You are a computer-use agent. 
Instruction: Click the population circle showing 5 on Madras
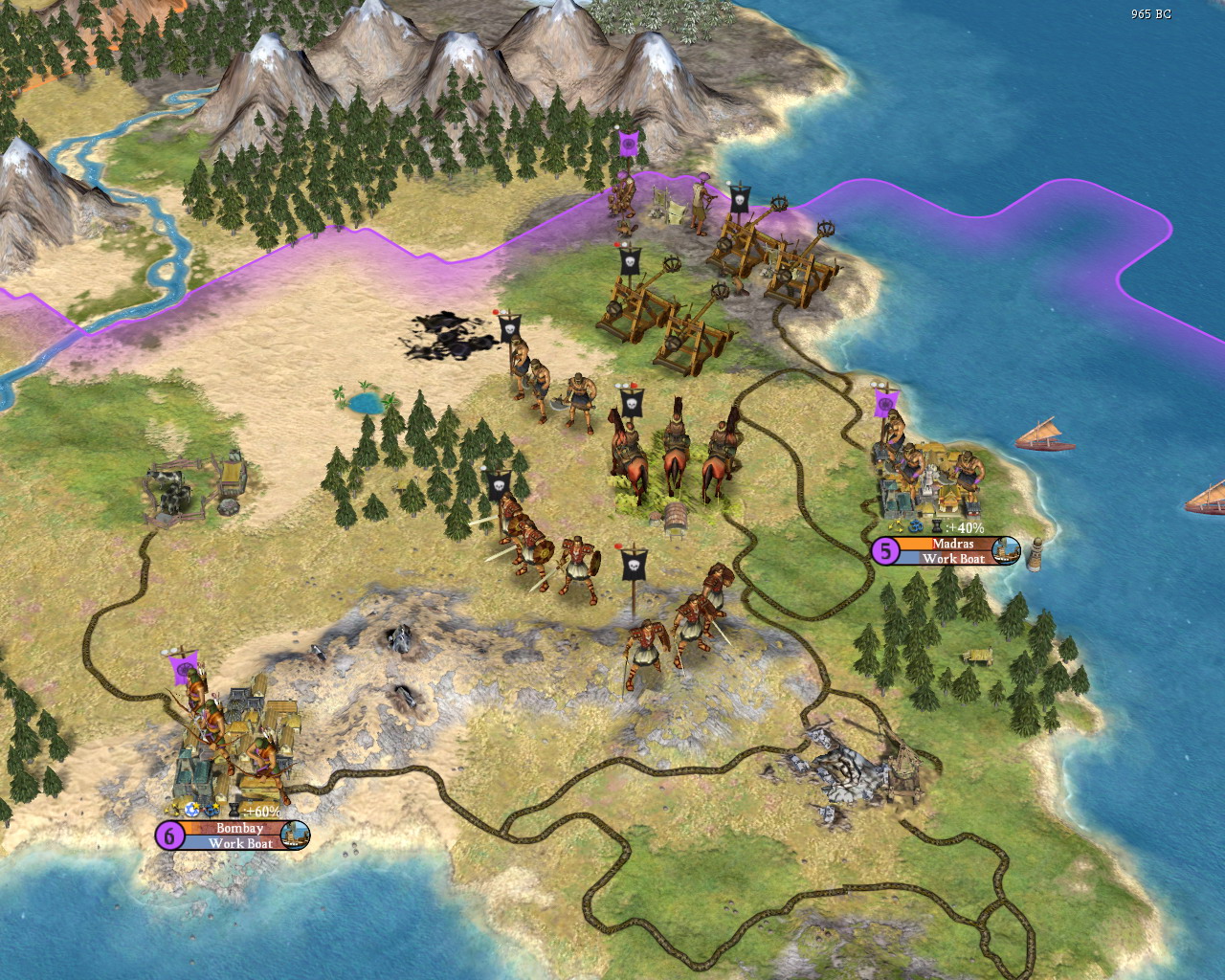(x=885, y=550)
